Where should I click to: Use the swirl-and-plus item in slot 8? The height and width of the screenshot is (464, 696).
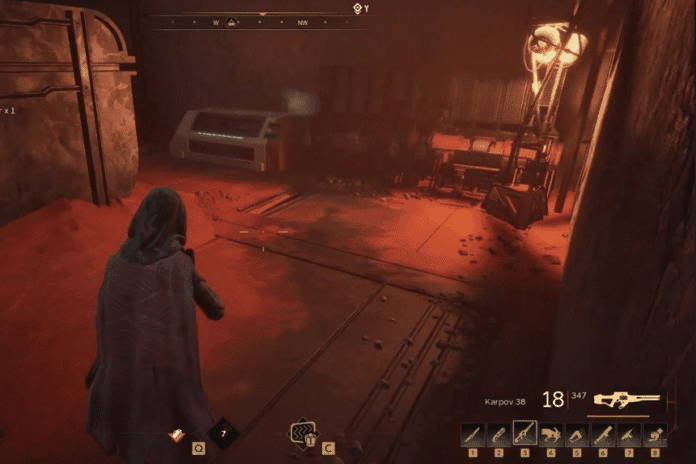[655, 434]
